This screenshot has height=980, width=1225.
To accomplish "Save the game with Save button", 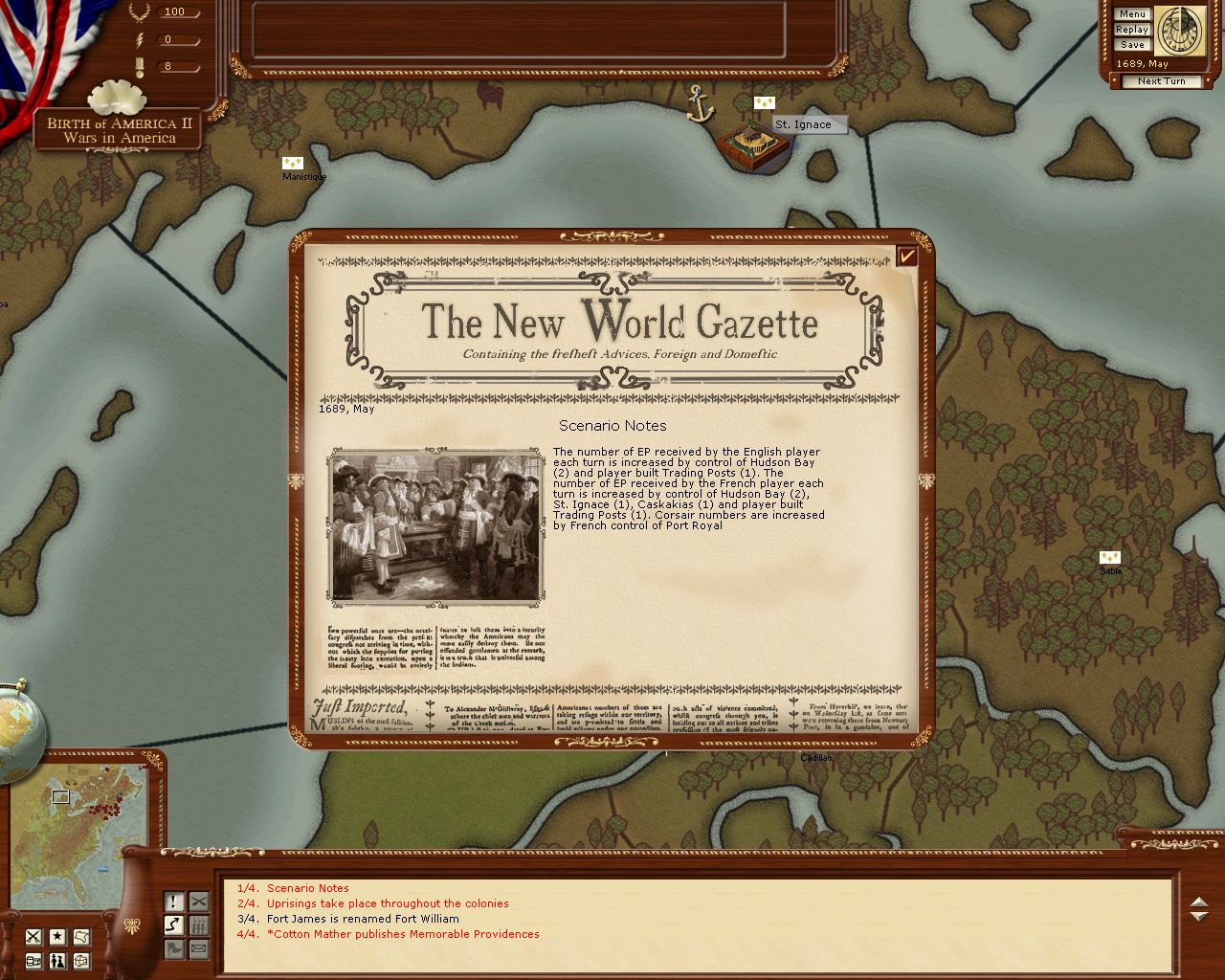I will (x=1132, y=45).
